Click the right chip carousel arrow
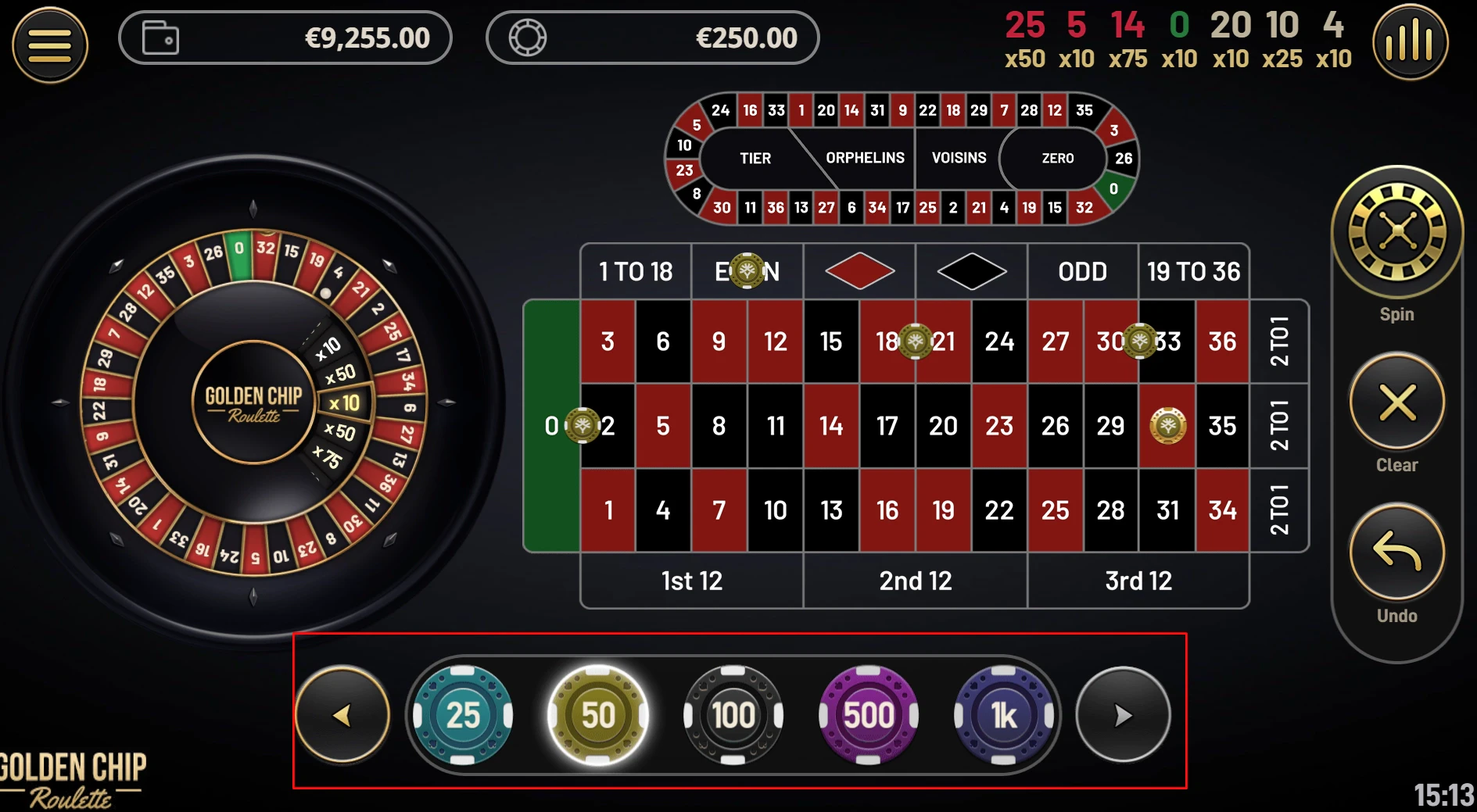The width and height of the screenshot is (1477, 812). 1123,714
